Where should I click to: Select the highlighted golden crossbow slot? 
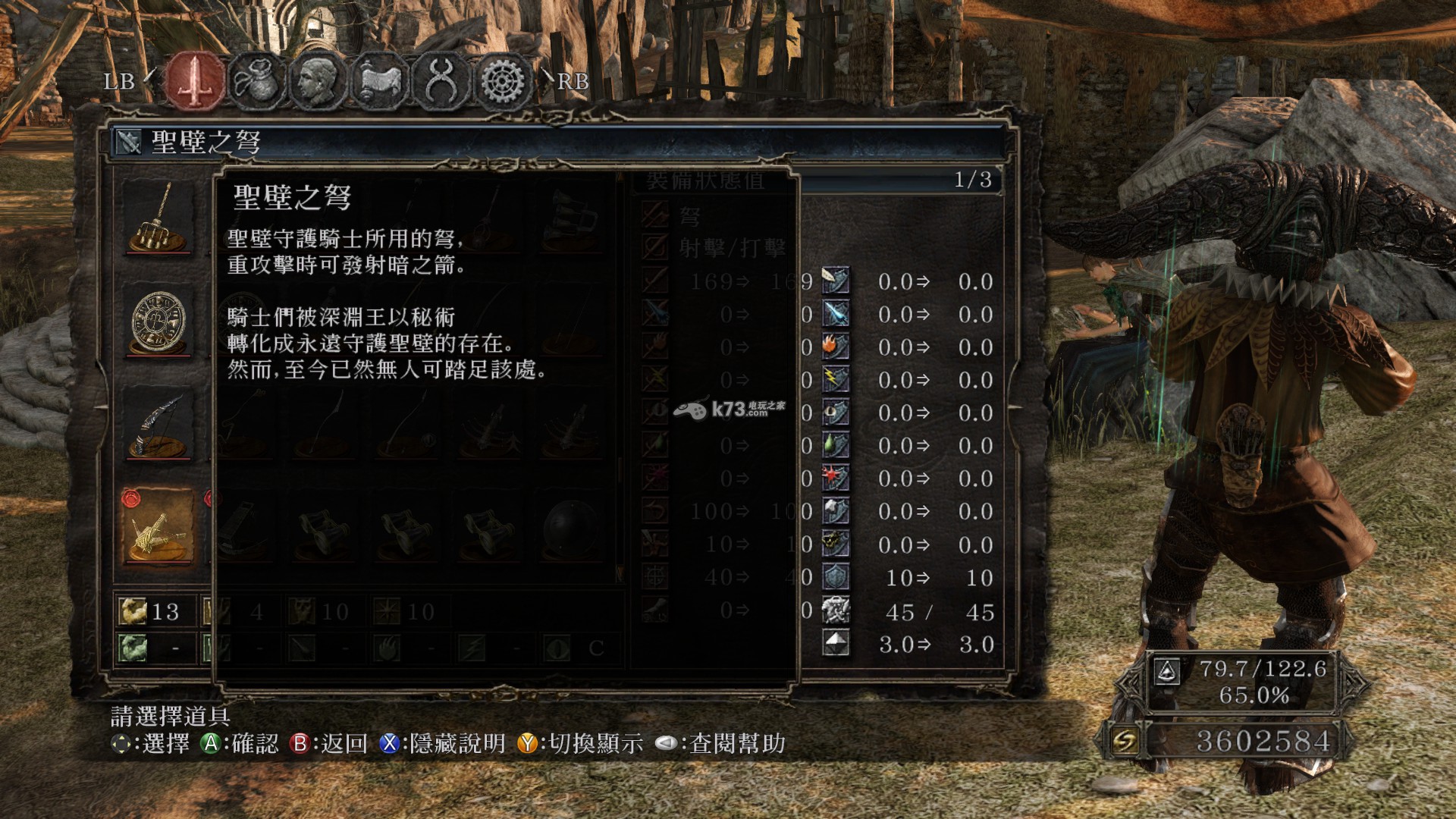click(158, 529)
